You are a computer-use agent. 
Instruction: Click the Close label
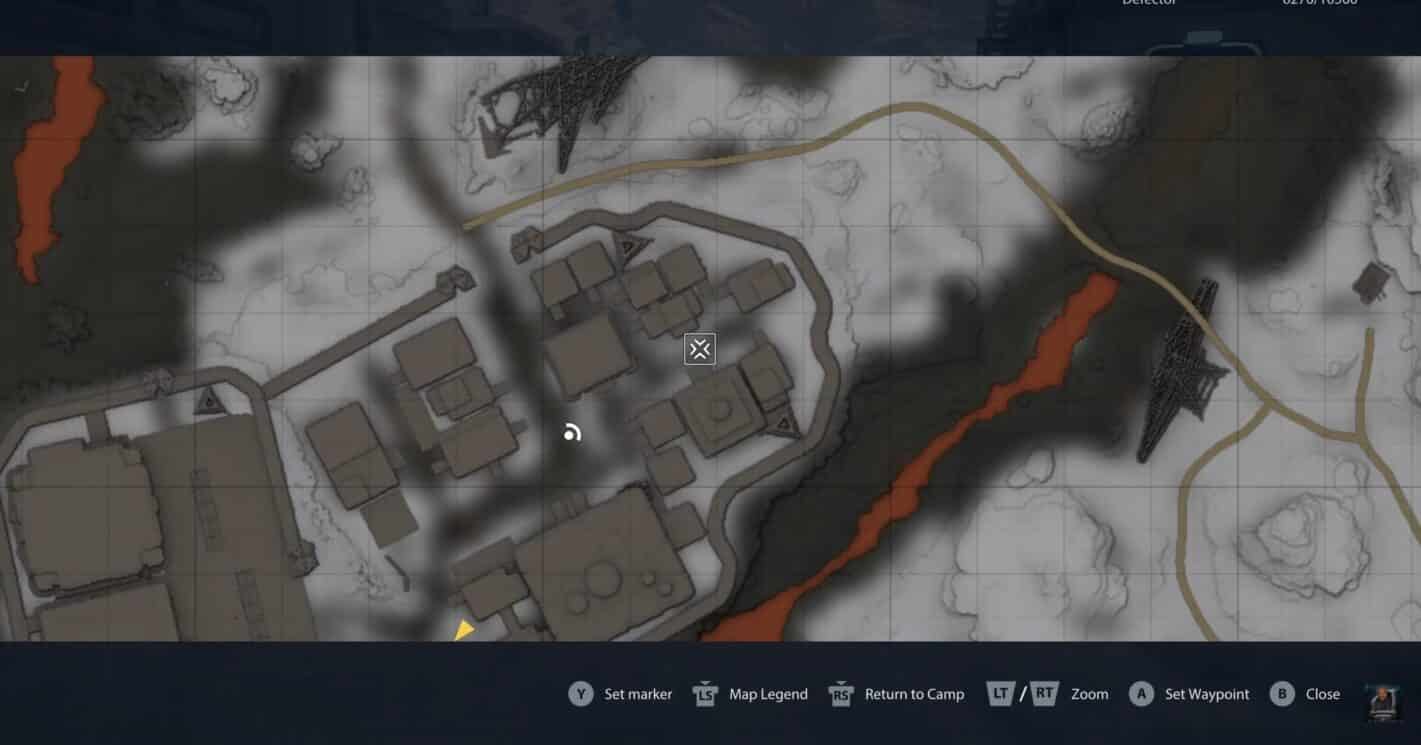pyautogui.click(x=1322, y=693)
